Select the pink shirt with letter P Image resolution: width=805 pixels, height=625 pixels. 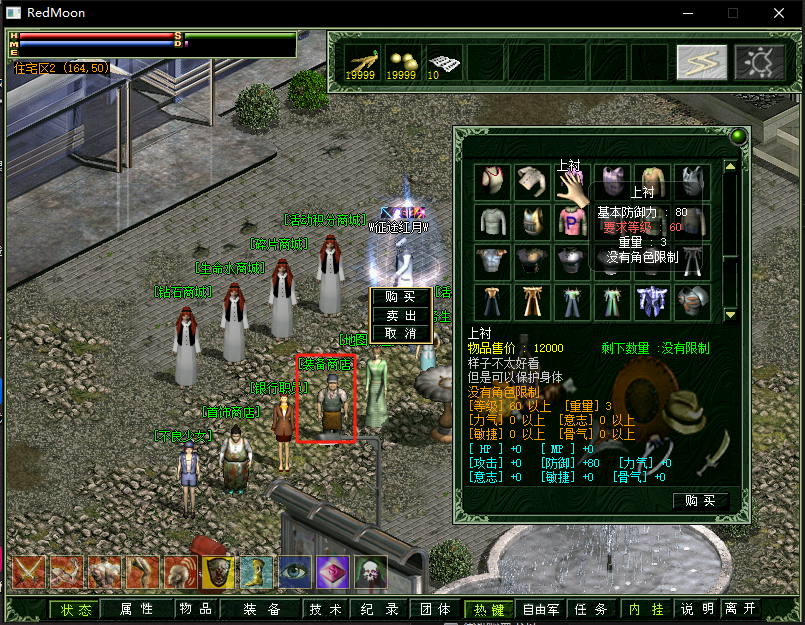[x=573, y=221]
